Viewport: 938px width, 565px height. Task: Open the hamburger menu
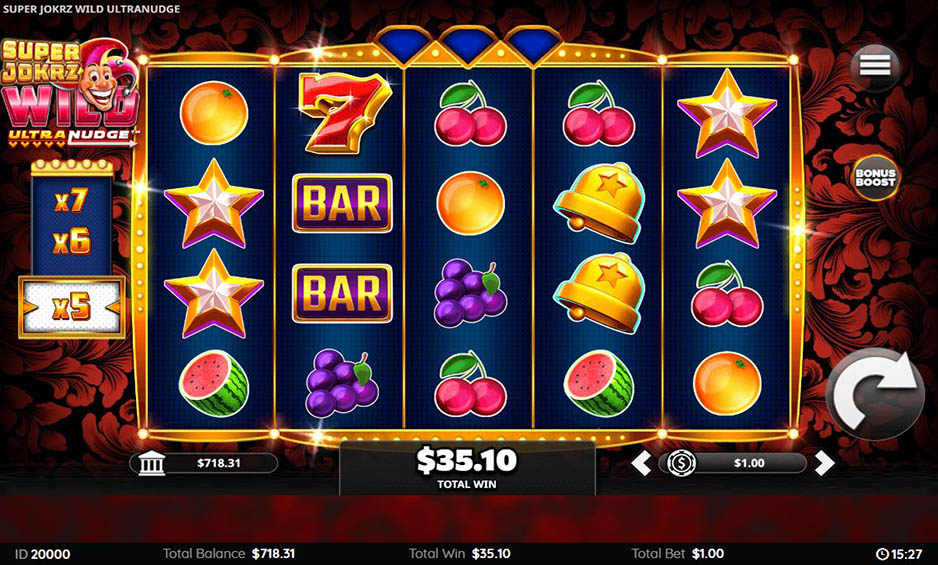point(874,65)
